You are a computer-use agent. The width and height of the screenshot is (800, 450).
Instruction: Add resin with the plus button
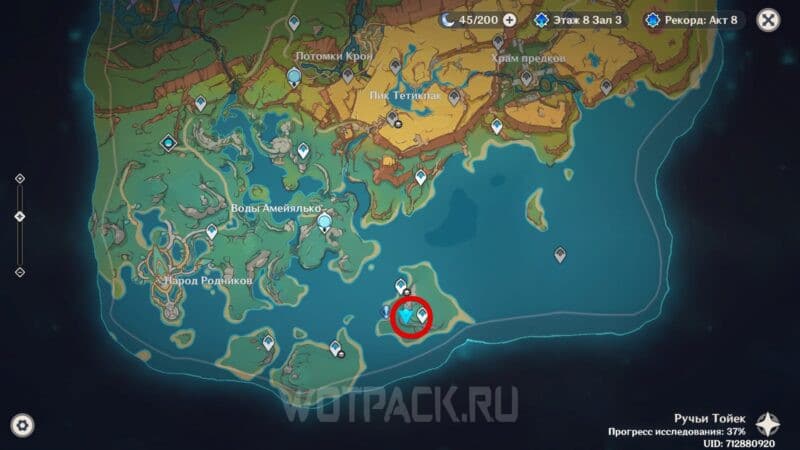(x=510, y=19)
